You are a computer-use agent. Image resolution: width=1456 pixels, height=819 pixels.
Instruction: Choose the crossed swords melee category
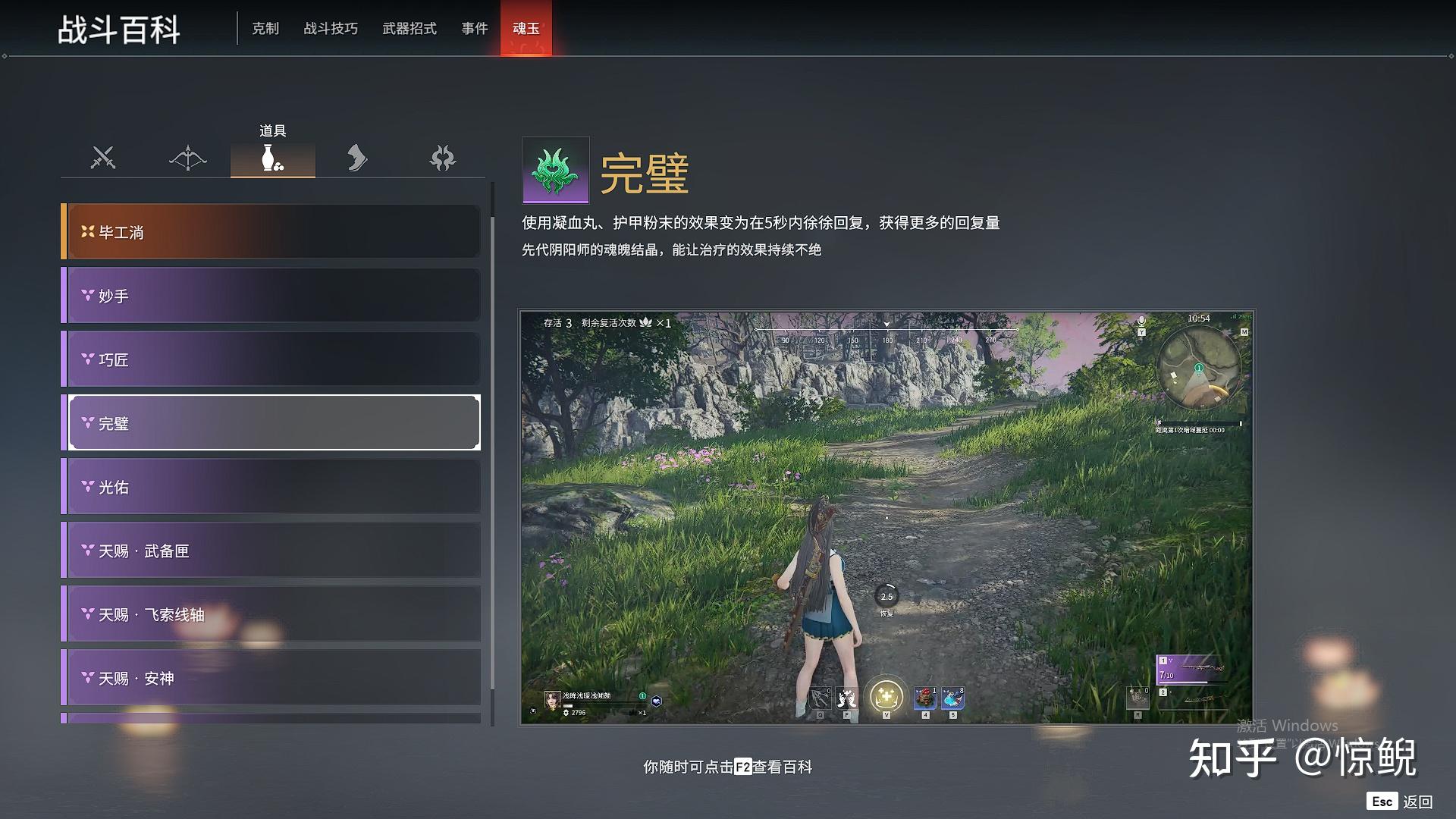(103, 158)
